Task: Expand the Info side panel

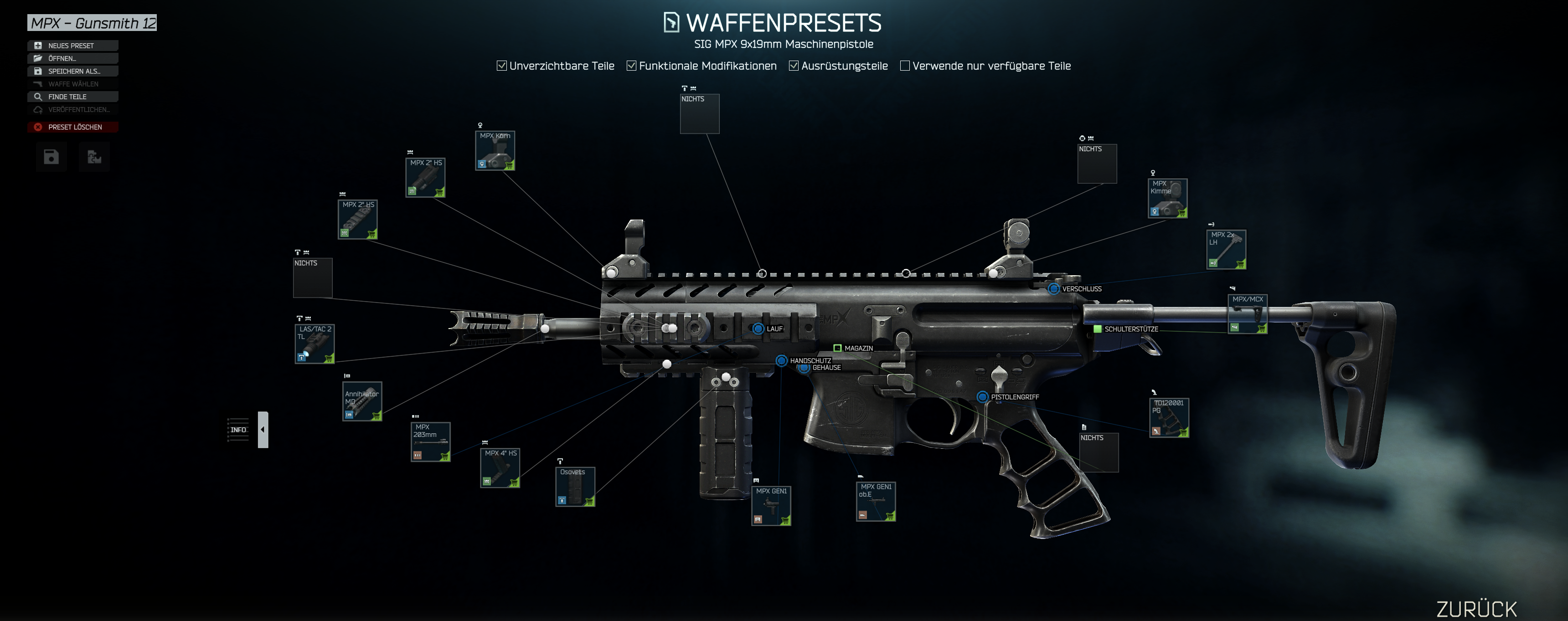Action: coord(263,429)
